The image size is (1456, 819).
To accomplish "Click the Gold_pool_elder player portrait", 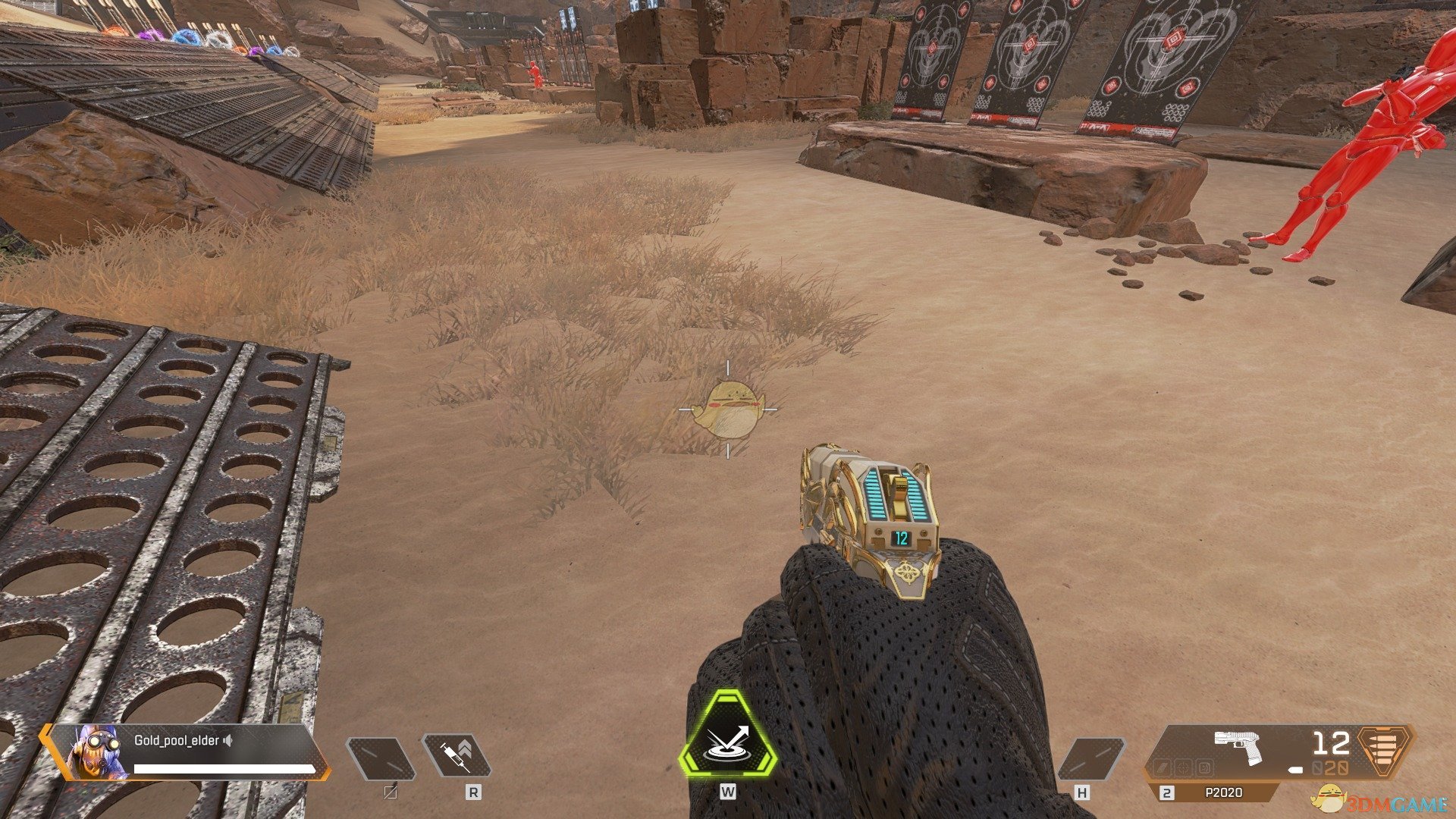I will 97,752.
